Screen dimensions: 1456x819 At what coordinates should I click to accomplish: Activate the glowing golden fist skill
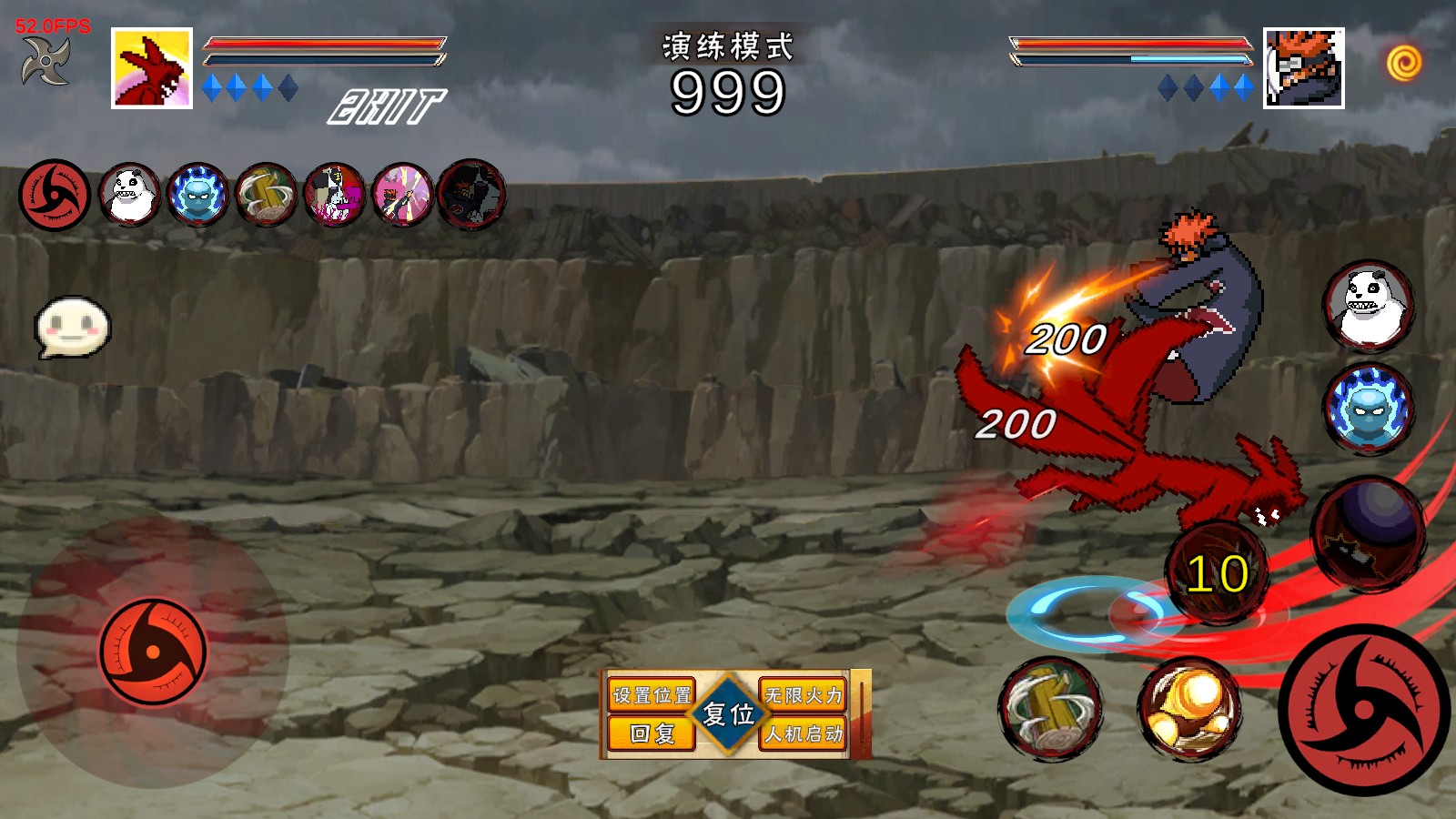point(1189,708)
